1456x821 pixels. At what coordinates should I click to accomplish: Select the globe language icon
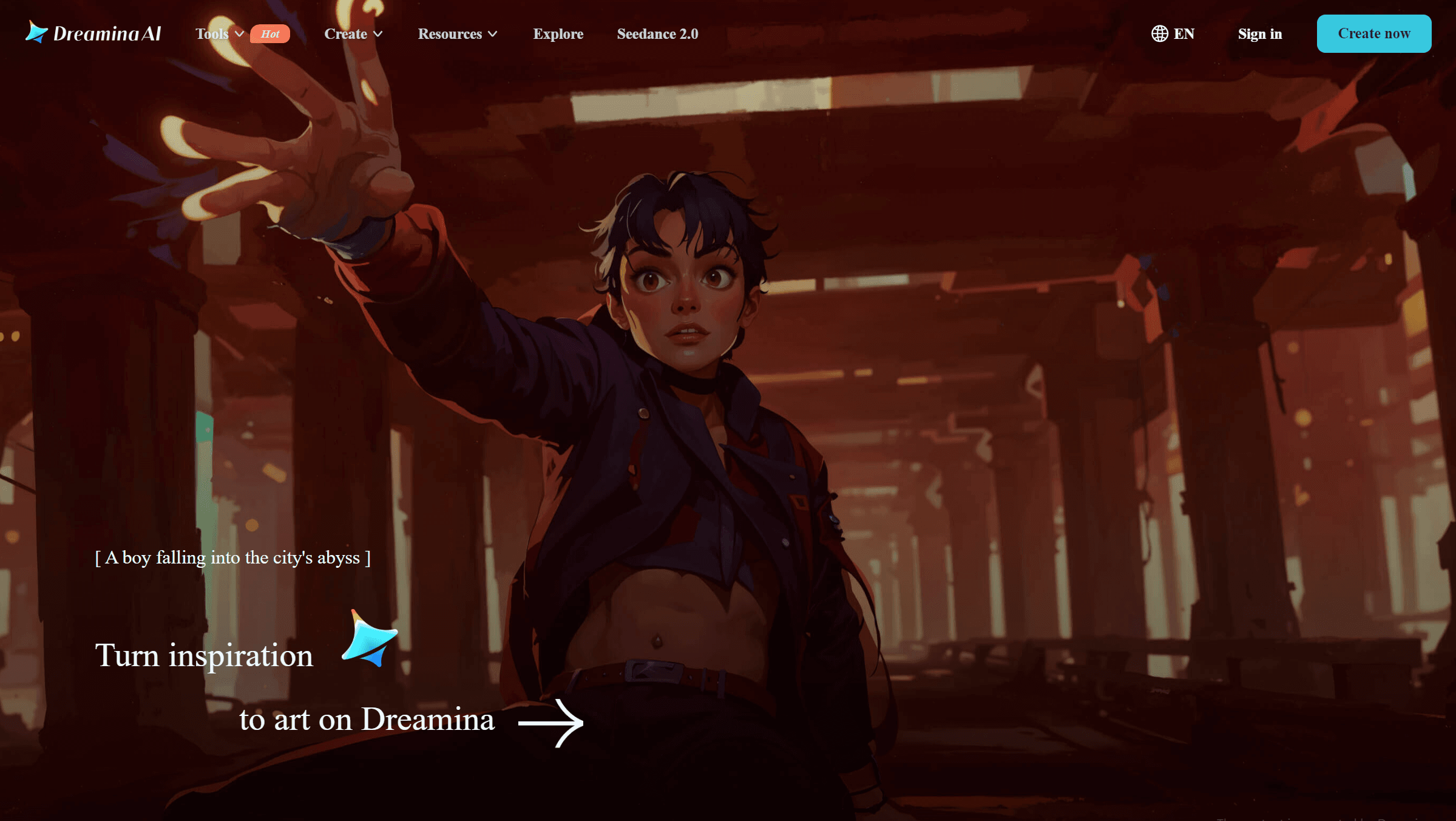pos(1158,33)
